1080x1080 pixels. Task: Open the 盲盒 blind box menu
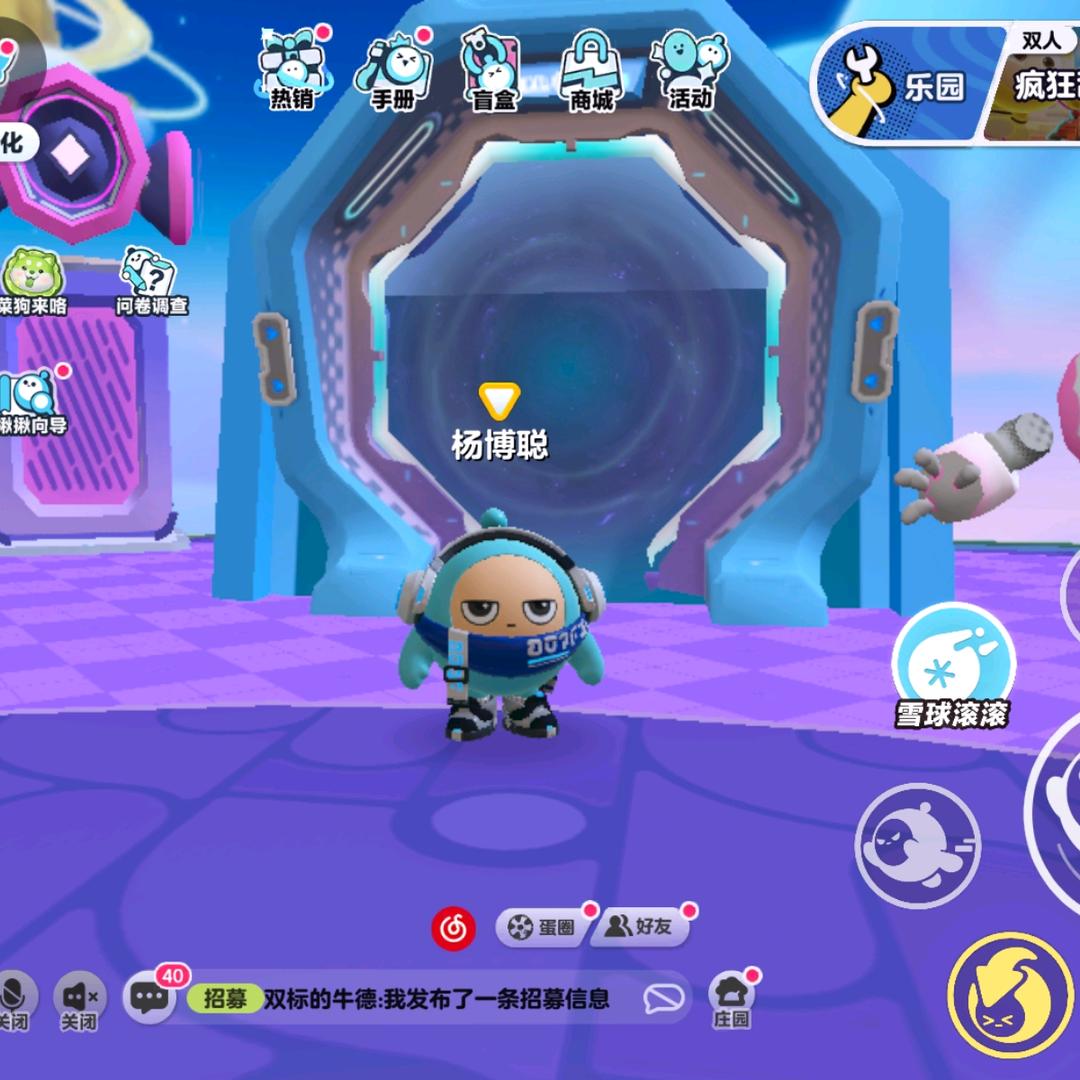click(491, 70)
